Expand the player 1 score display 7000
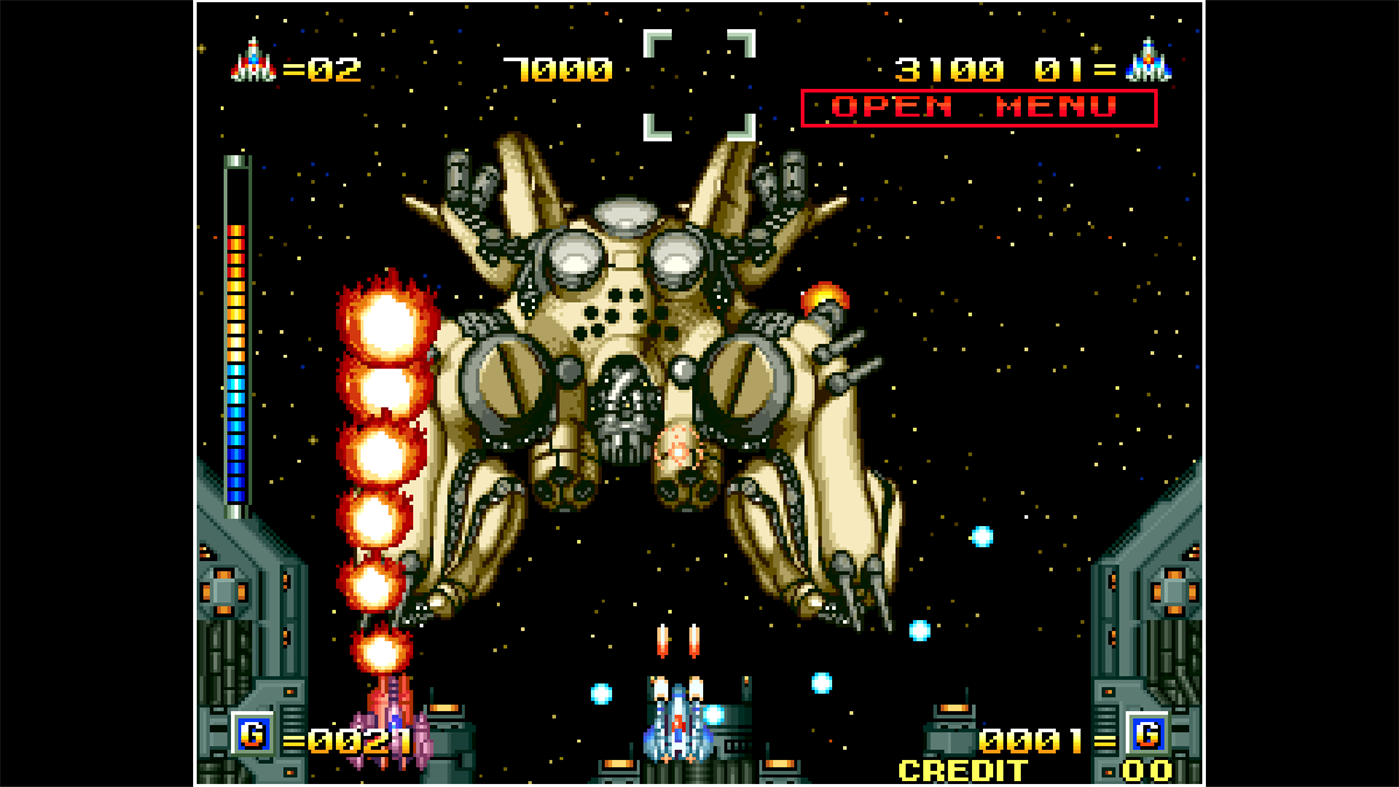Viewport: 1399px width, 787px height. (557, 70)
